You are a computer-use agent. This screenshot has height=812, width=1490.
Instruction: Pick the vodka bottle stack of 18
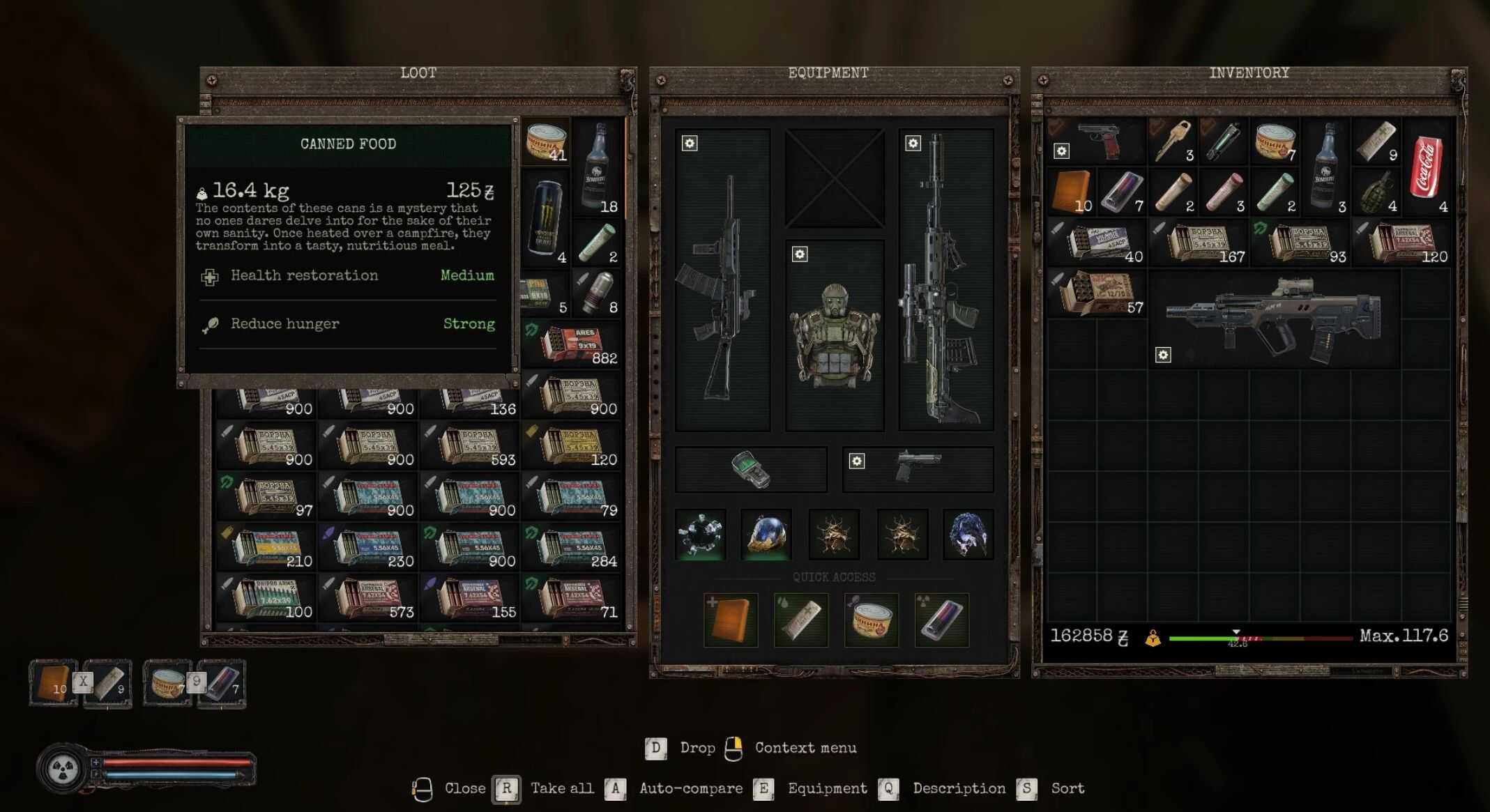point(597,167)
